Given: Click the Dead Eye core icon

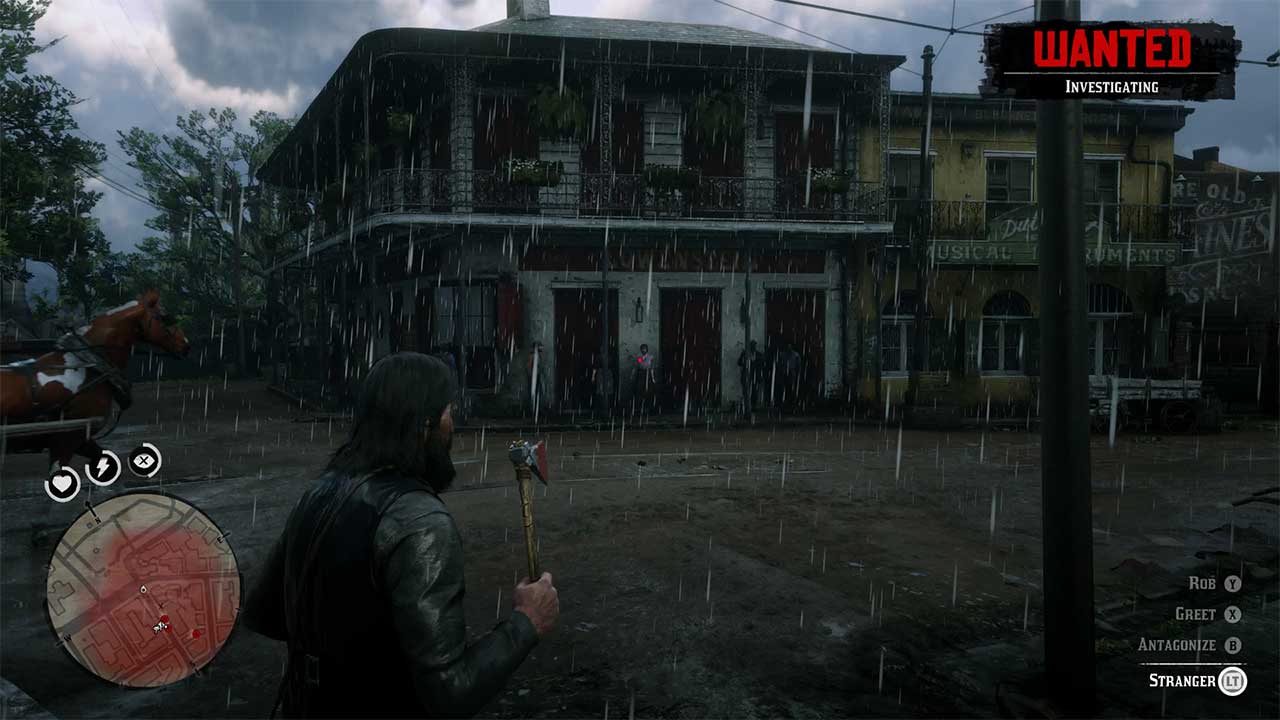Looking at the screenshot, I should (x=143, y=460).
